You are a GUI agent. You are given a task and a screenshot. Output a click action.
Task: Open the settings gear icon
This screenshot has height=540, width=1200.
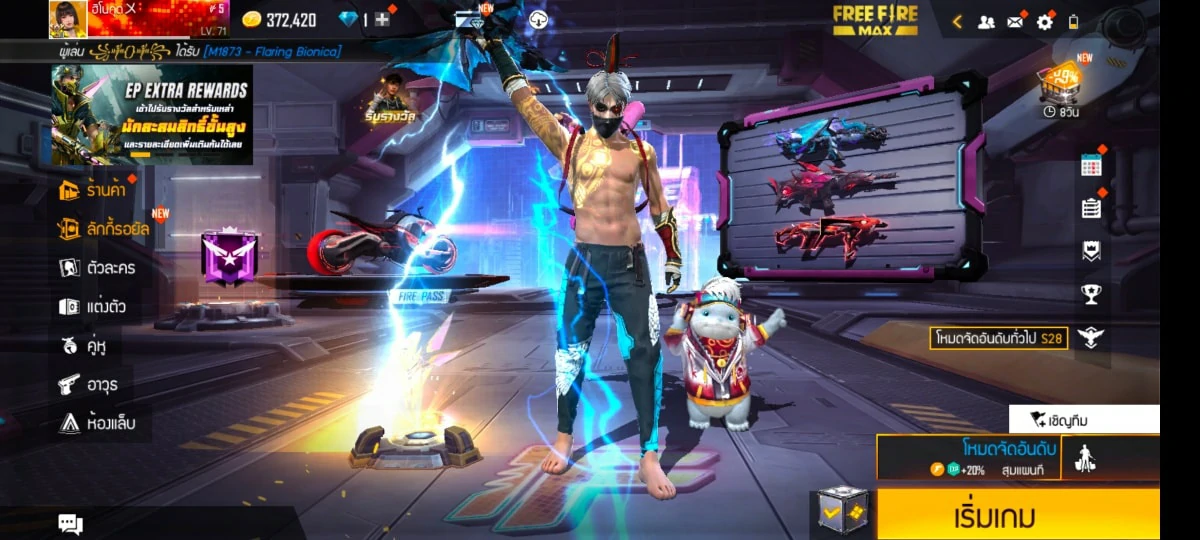tap(1044, 21)
